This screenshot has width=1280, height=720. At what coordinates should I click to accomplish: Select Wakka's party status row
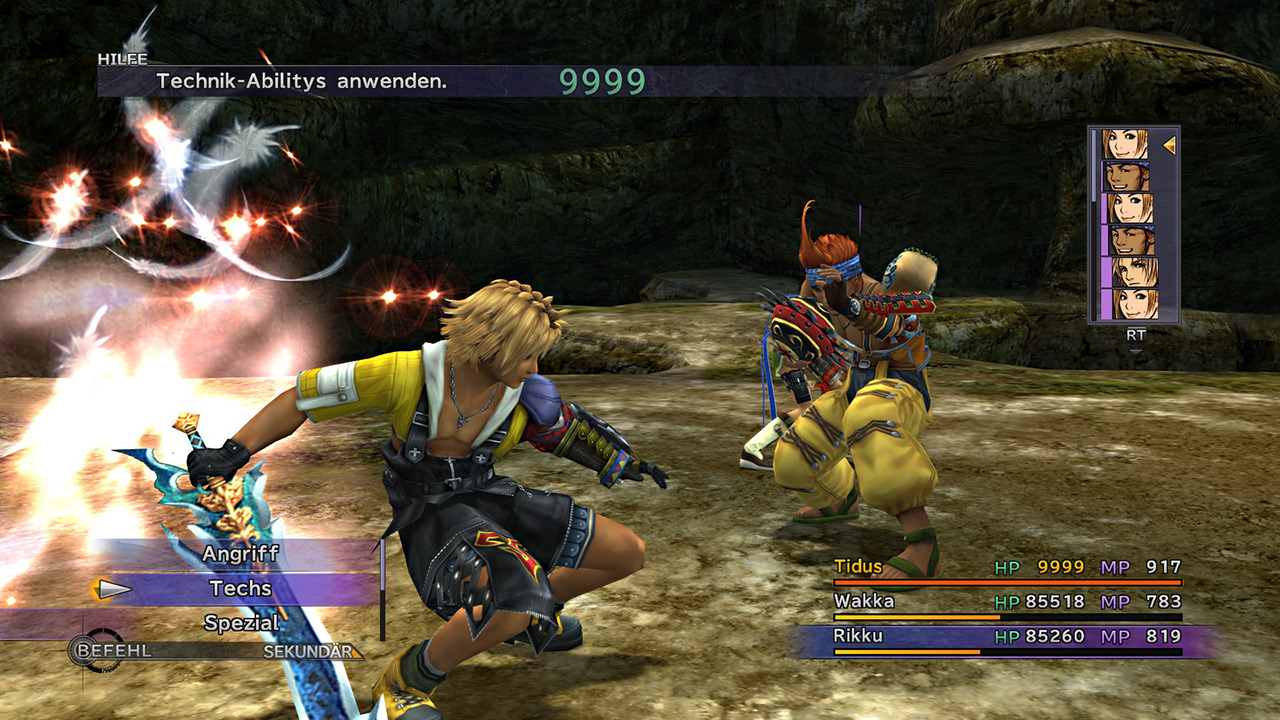1006,602
